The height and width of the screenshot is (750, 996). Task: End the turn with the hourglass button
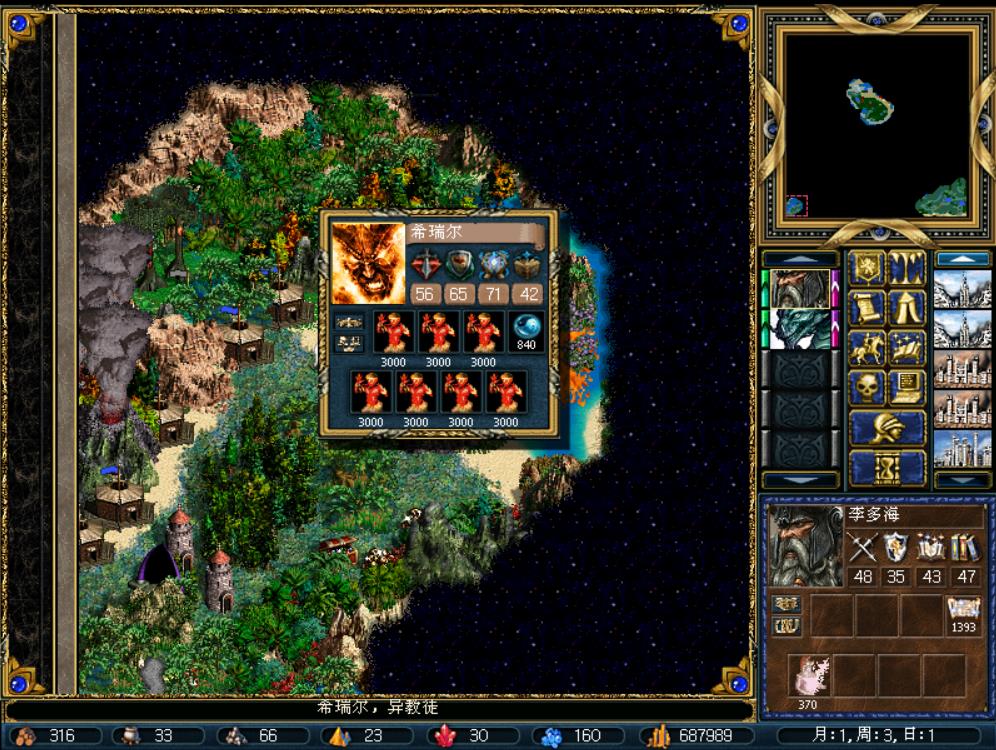[886, 467]
